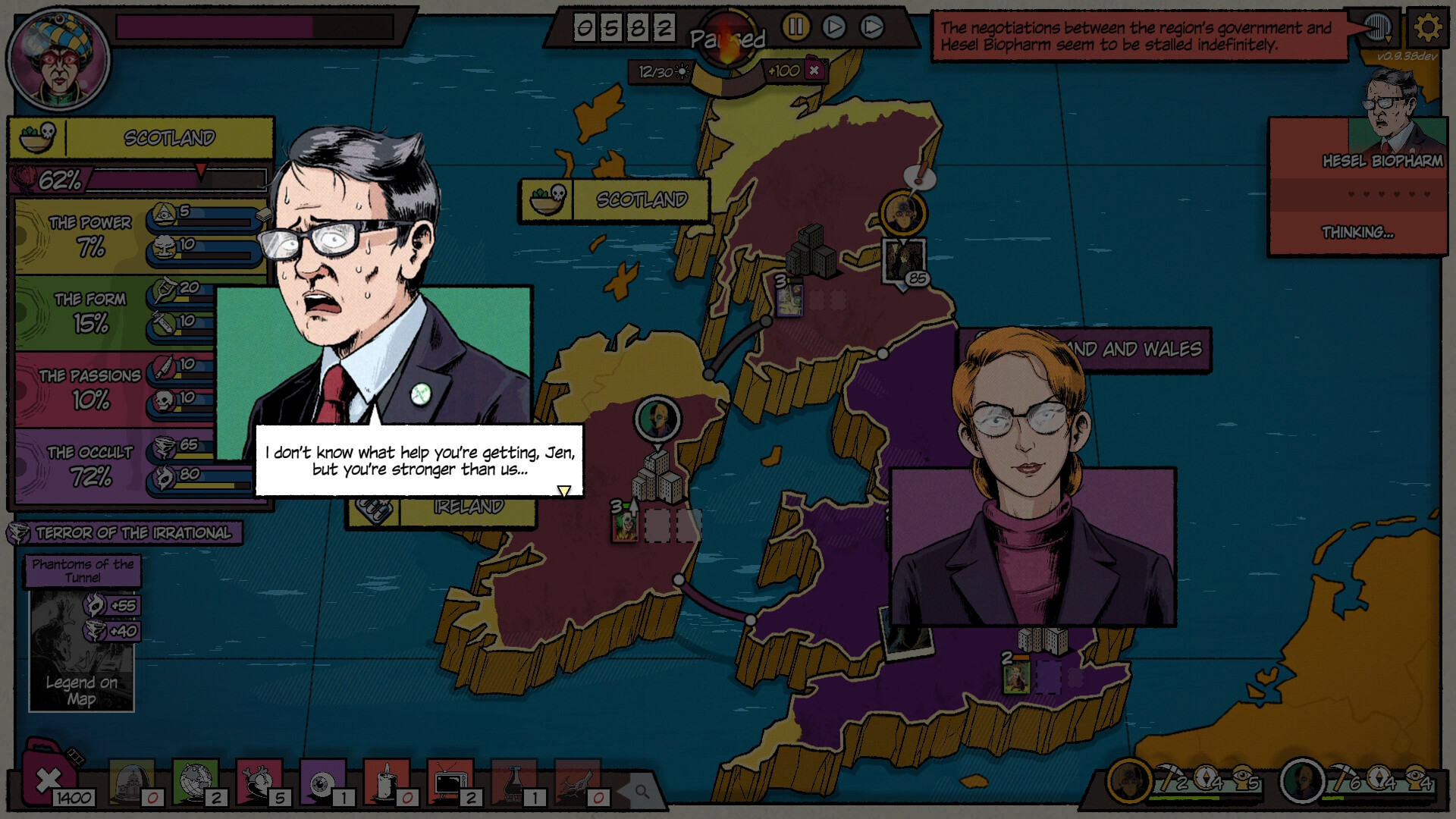Click the Scotland region label on the map
Viewport: 1456px width, 819px height.
coord(641,200)
